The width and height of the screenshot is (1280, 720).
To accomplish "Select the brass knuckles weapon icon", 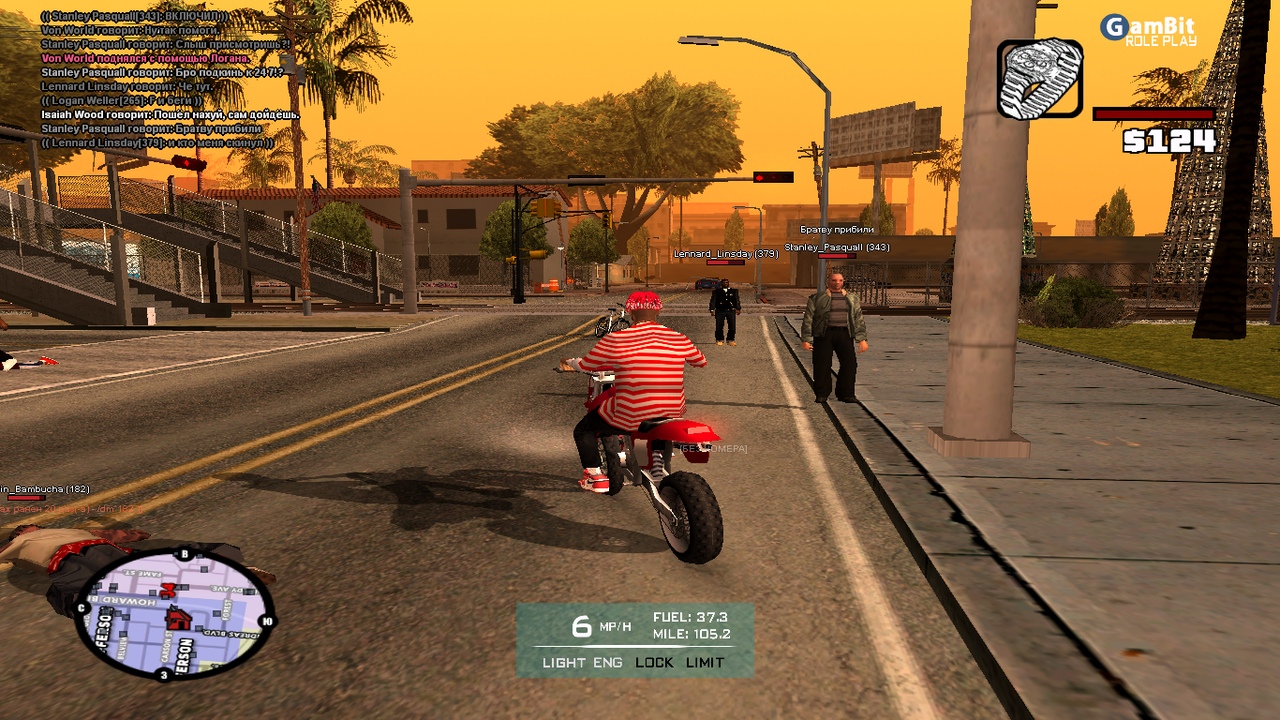I will click(x=1040, y=79).
